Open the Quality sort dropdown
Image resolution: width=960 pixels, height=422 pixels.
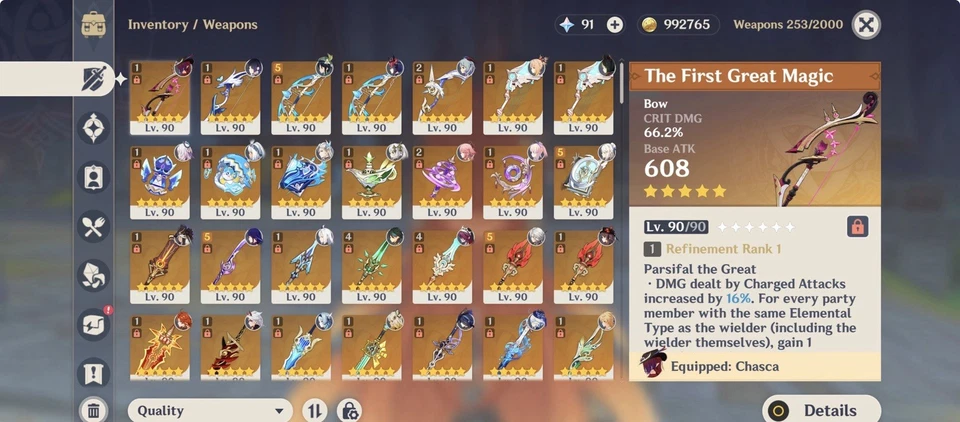(210, 410)
